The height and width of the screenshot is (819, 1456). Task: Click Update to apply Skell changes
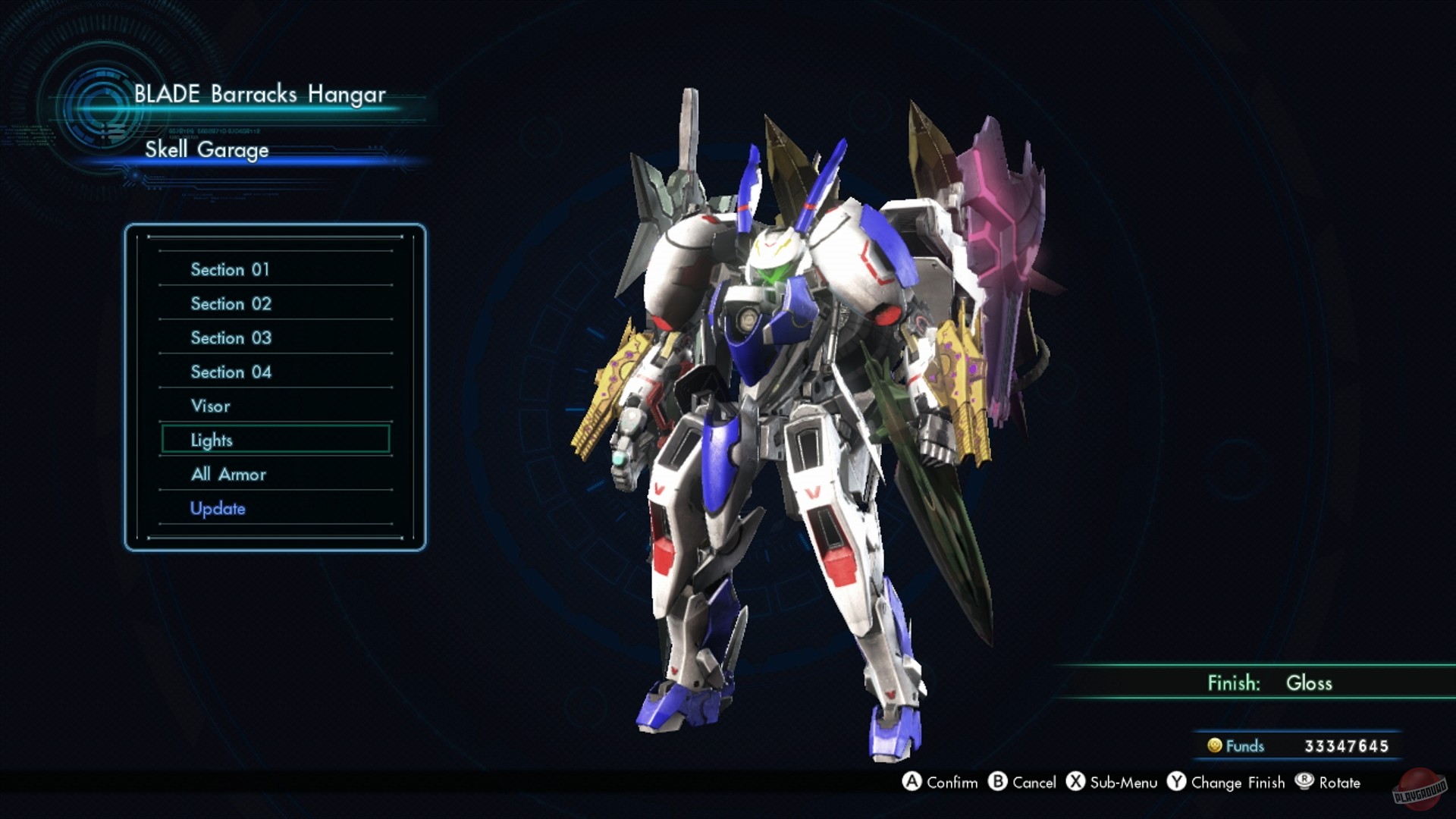218,509
